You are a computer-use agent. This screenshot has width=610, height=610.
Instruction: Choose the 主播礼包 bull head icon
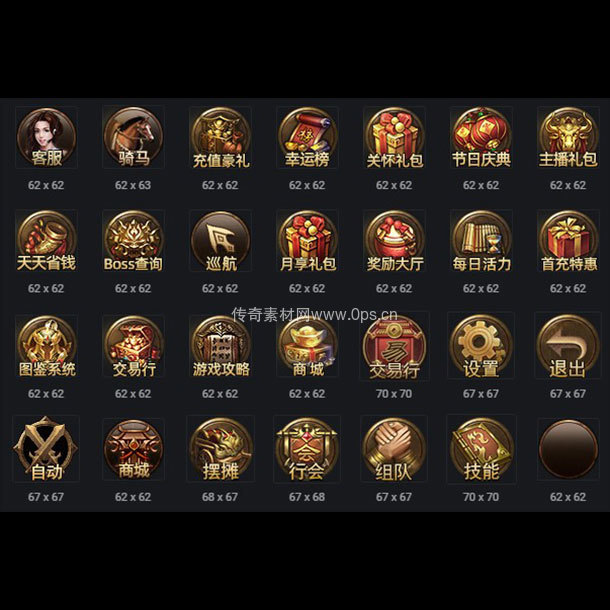pyautogui.click(x=567, y=138)
